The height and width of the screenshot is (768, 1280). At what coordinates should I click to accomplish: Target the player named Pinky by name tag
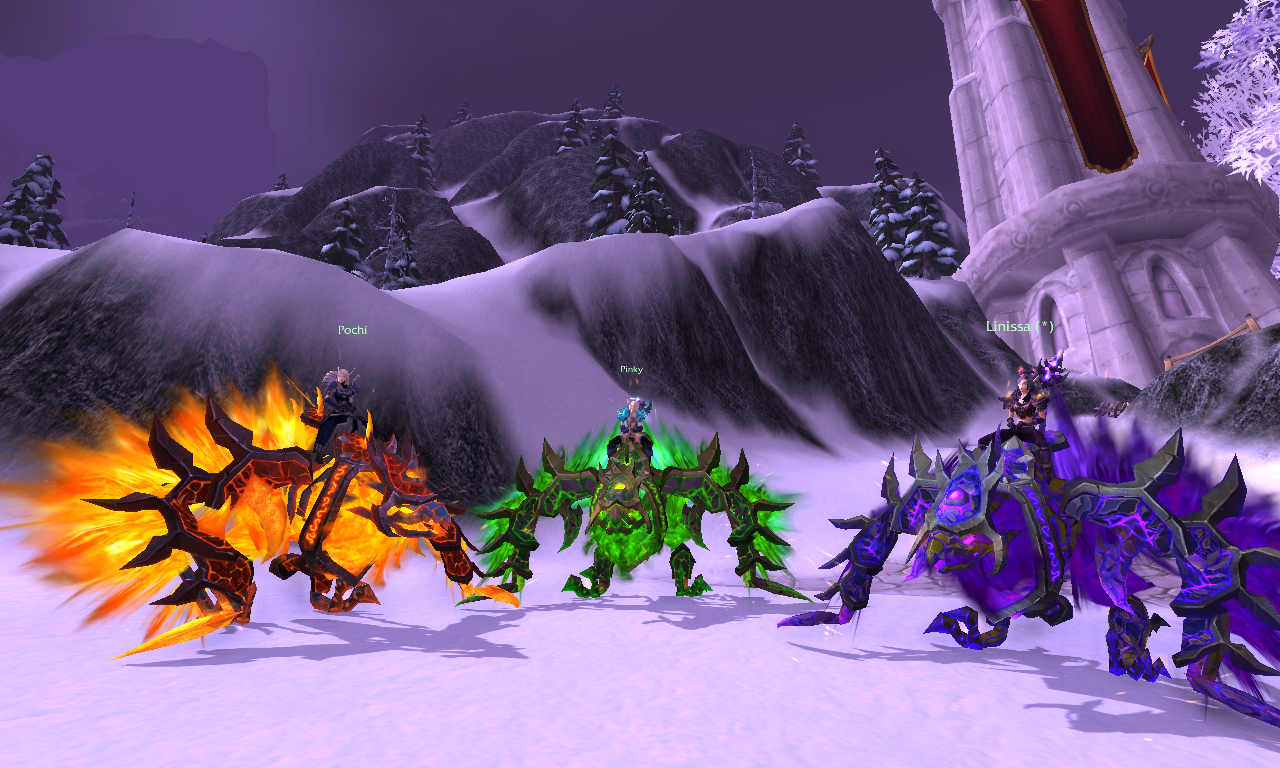(631, 369)
